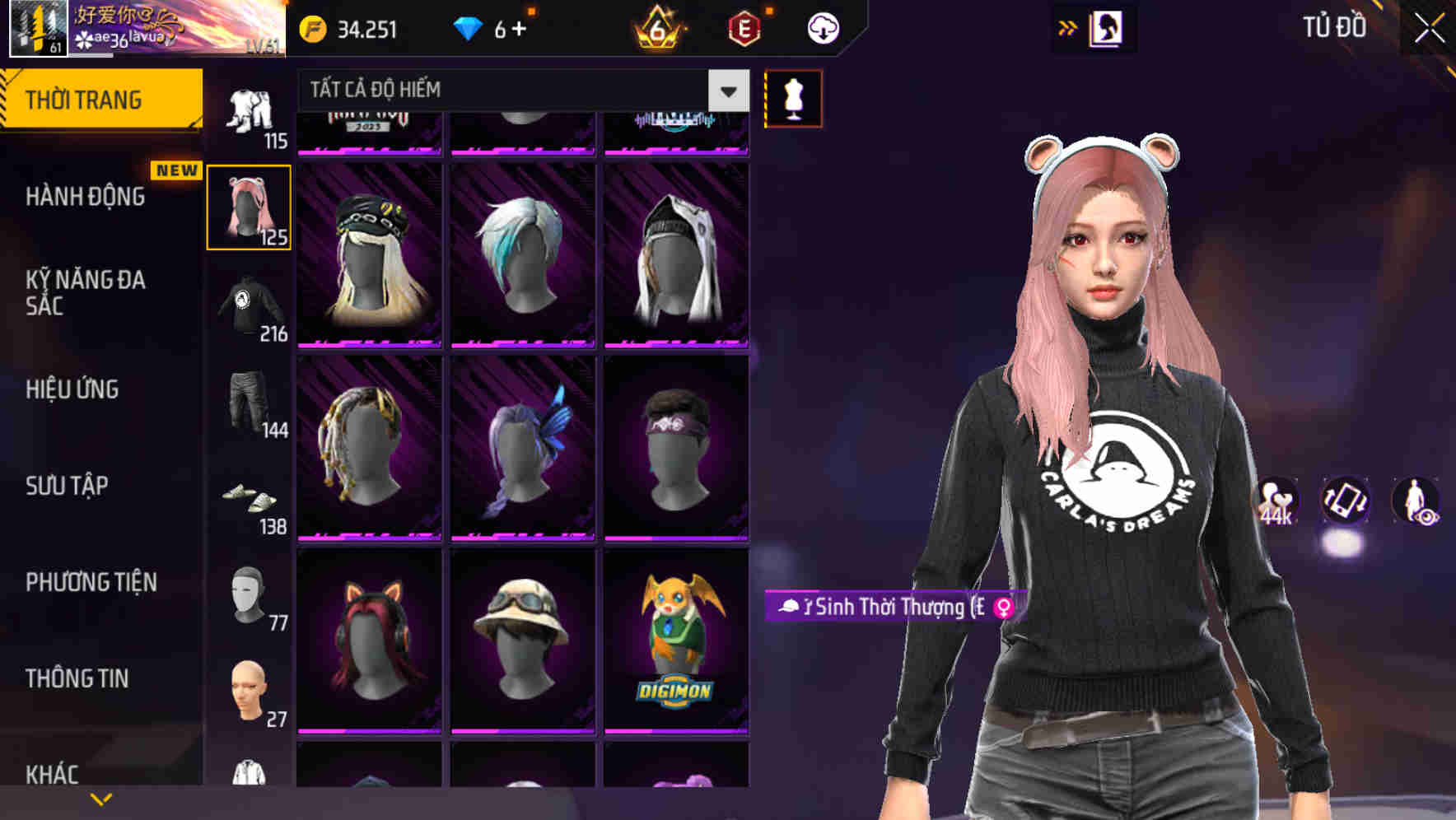Collapse the top bar with double-arrow chevron
Viewport: 1456px width, 820px height.
coord(1068,27)
